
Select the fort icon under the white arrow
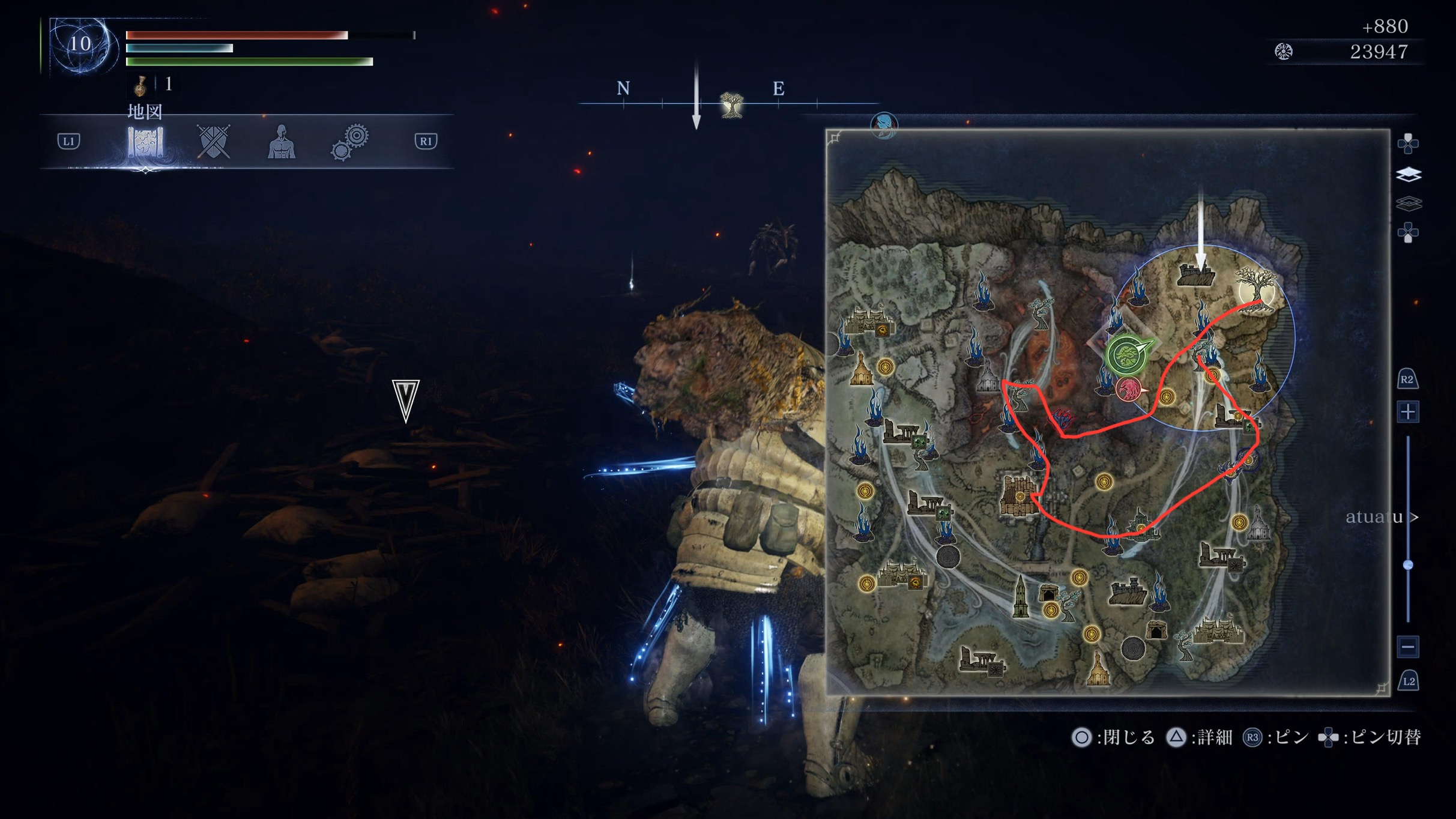[x=1197, y=276]
